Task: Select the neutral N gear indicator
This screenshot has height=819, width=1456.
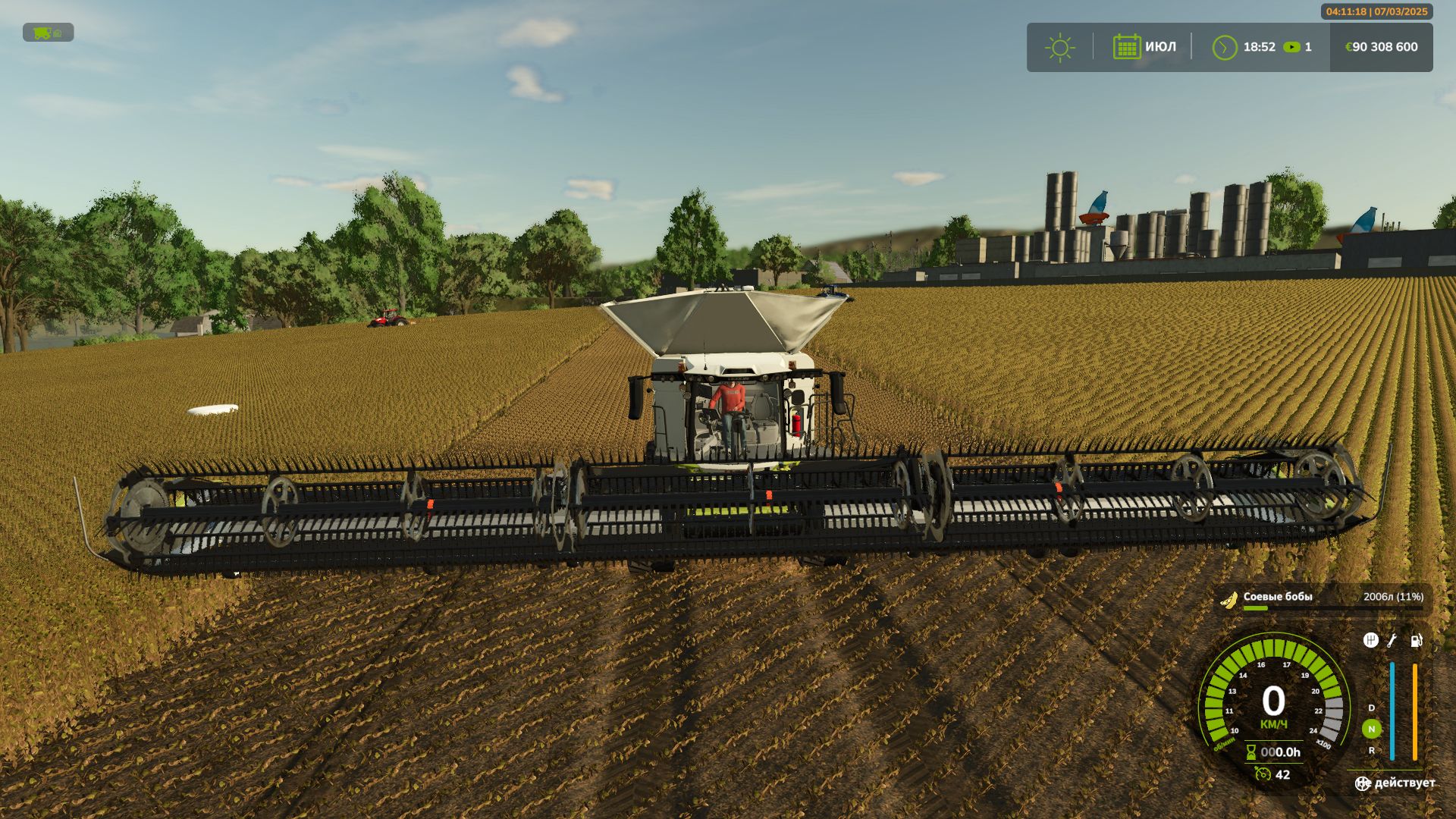Action: [x=1371, y=729]
